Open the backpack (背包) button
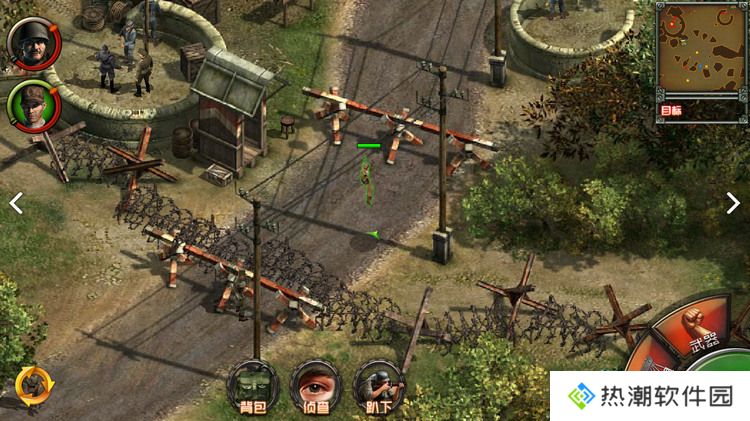Image resolution: width=750 pixels, height=421 pixels. point(252,385)
